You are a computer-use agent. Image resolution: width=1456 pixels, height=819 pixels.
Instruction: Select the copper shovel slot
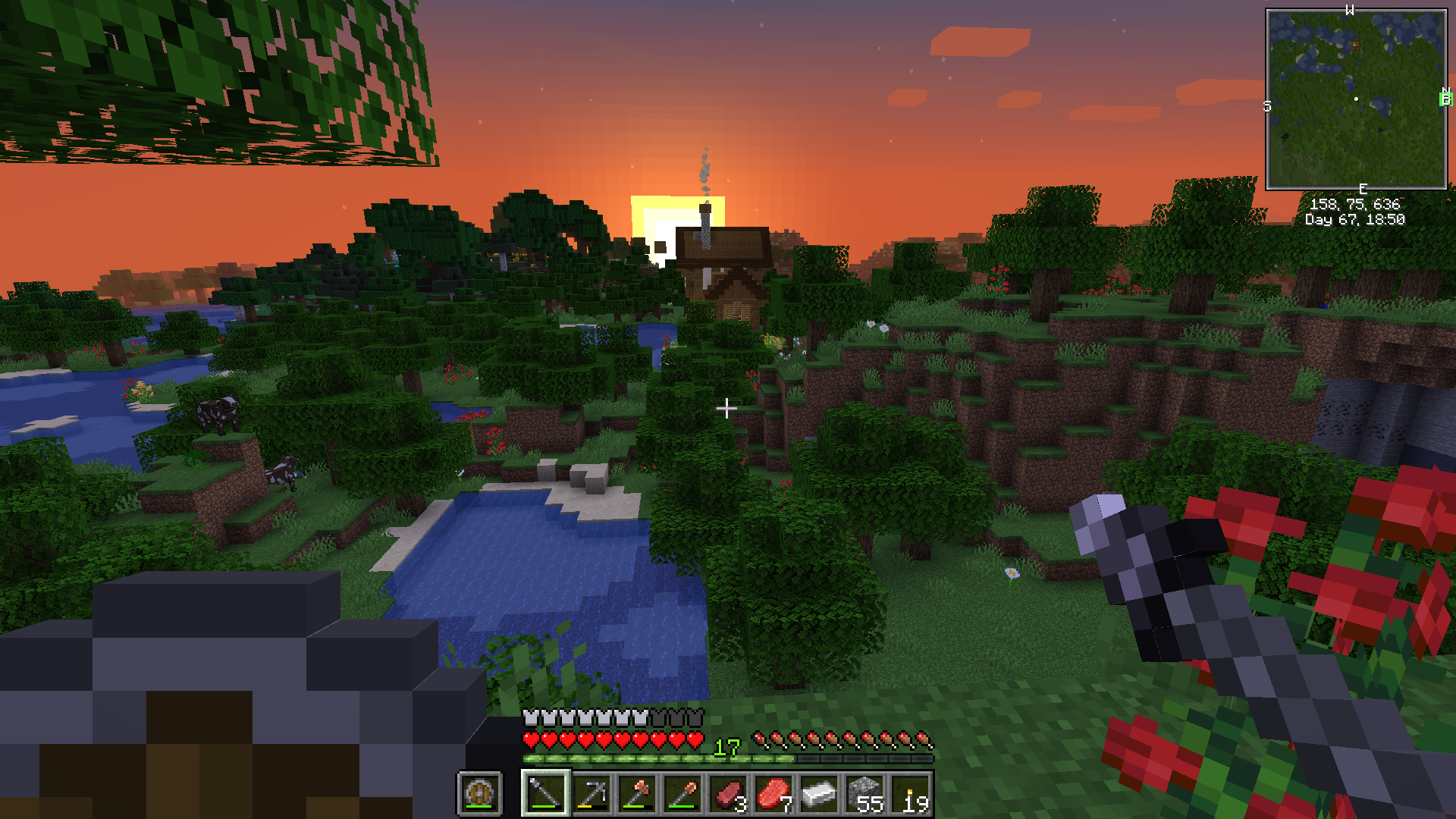[x=682, y=793]
